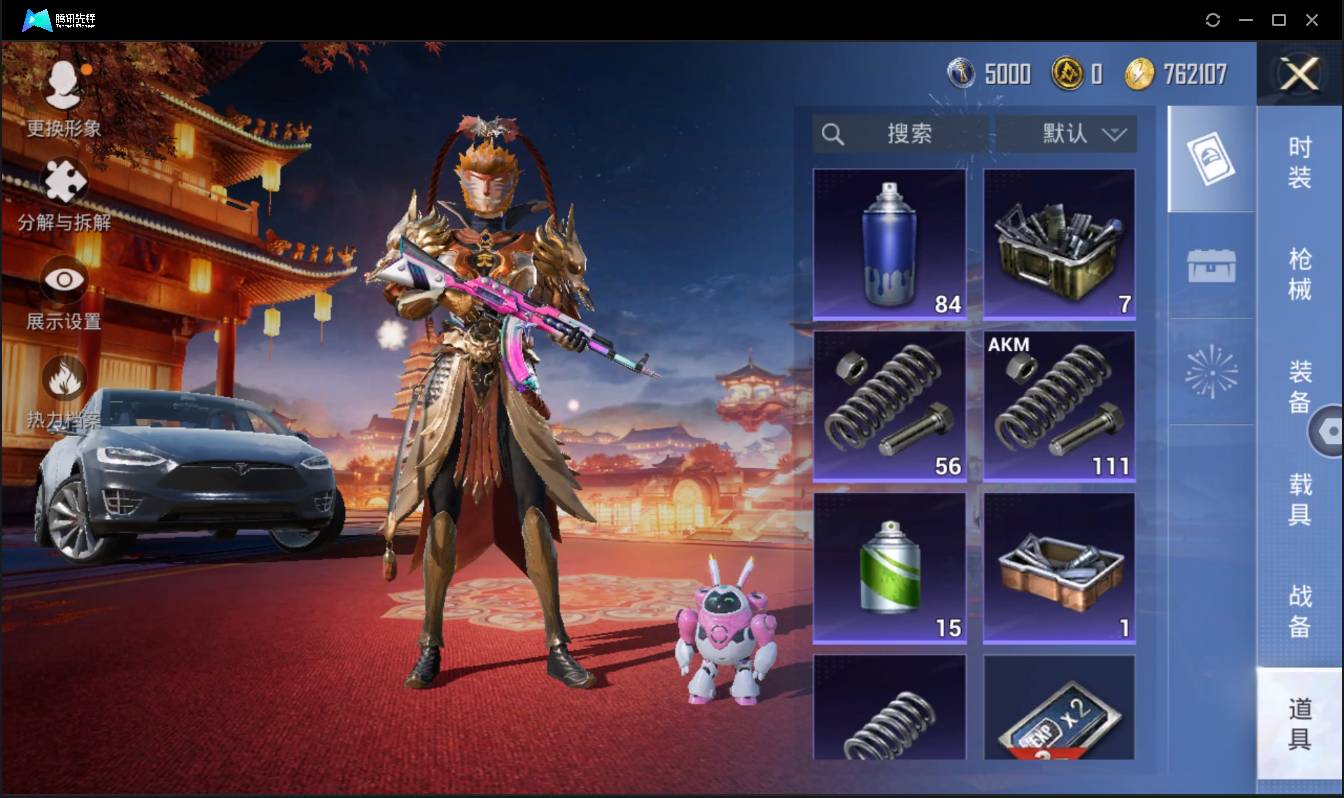Switch to the 载具 vehicles tab

1299,498
